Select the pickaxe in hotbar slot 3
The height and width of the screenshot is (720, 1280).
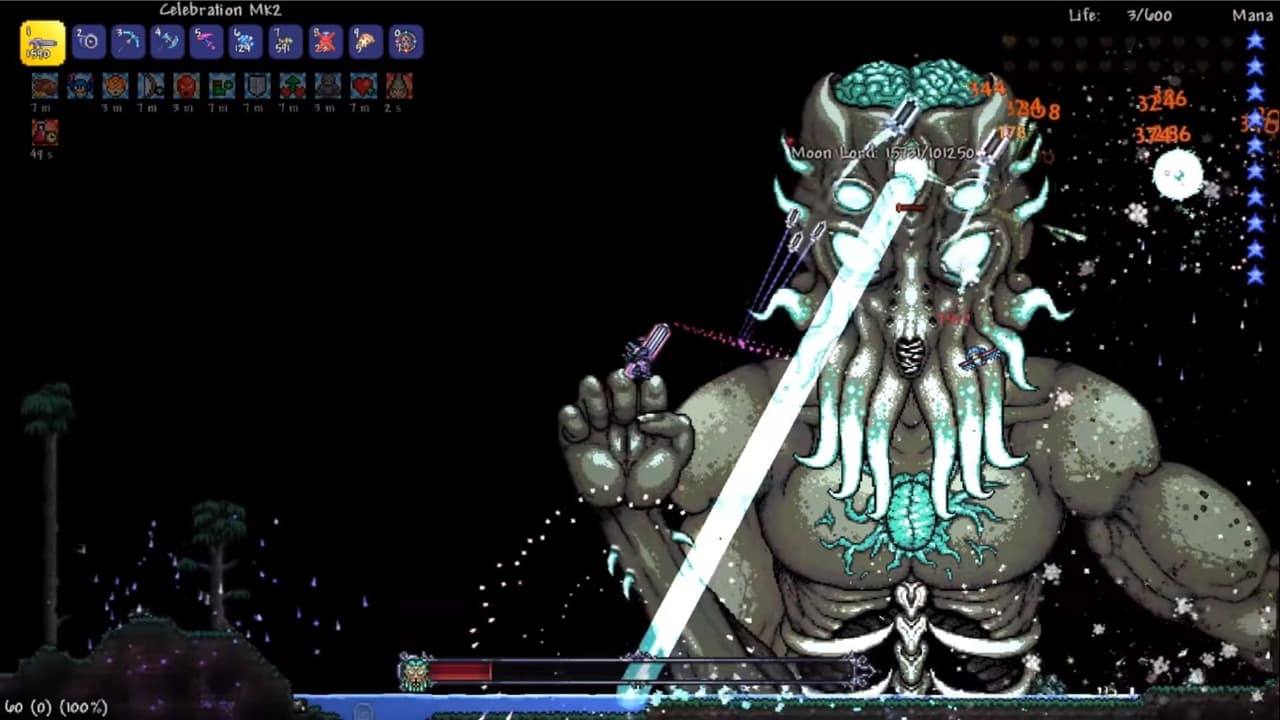click(x=127, y=41)
